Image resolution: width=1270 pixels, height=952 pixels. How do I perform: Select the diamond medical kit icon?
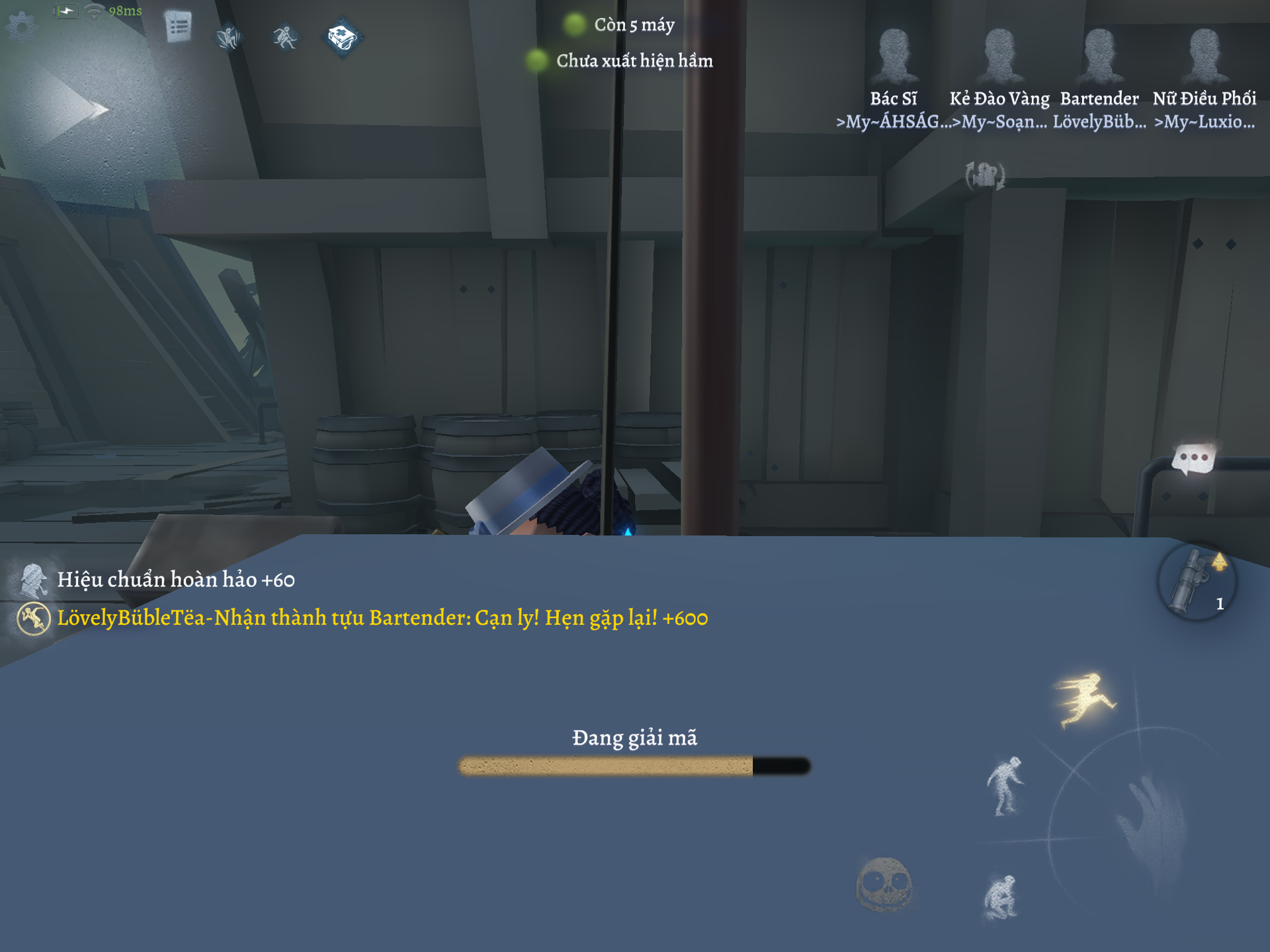(343, 38)
